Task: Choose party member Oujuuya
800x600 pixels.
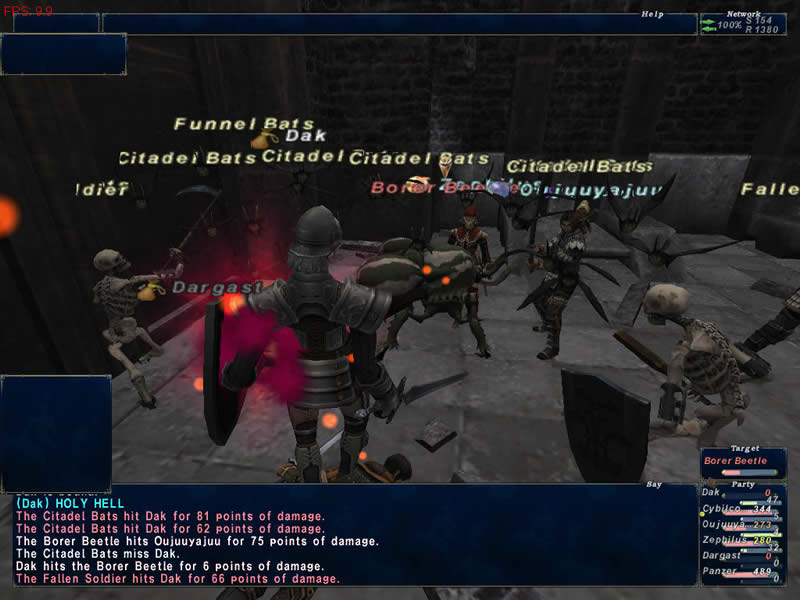Action: (x=742, y=524)
